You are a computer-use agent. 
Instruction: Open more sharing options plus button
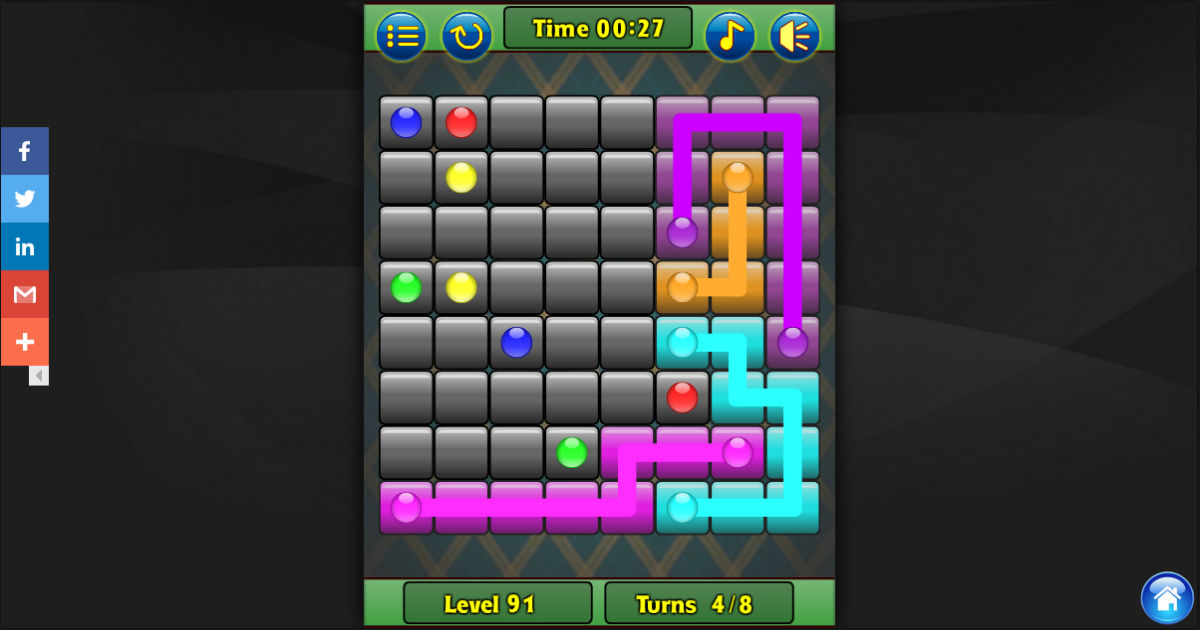(x=25, y=342)
